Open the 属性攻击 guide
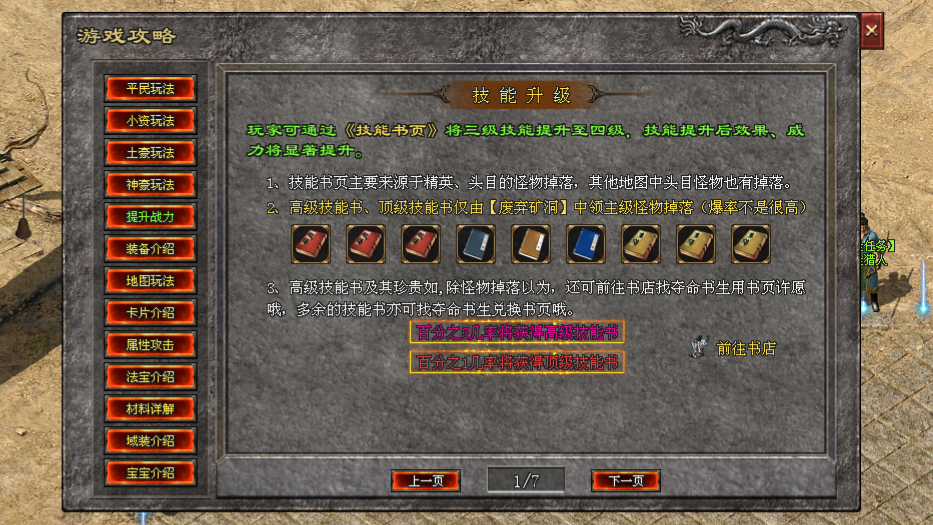The height and width of the screenshot is (525, 933). [150, 344]
